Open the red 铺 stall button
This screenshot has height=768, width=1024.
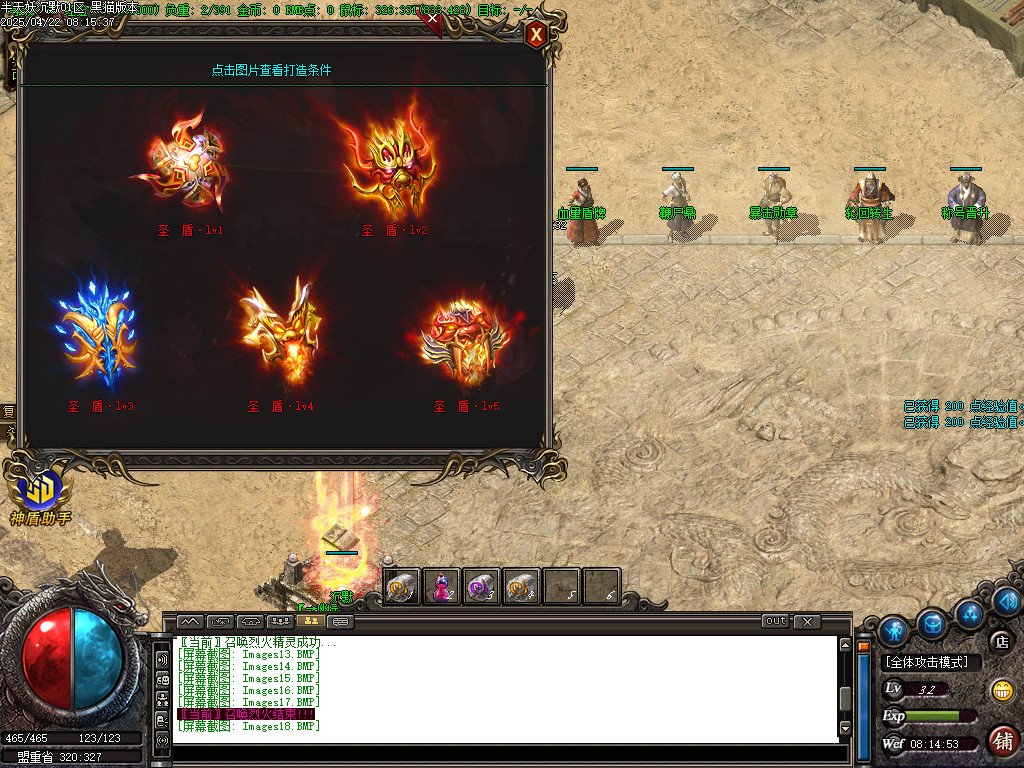1003,740
